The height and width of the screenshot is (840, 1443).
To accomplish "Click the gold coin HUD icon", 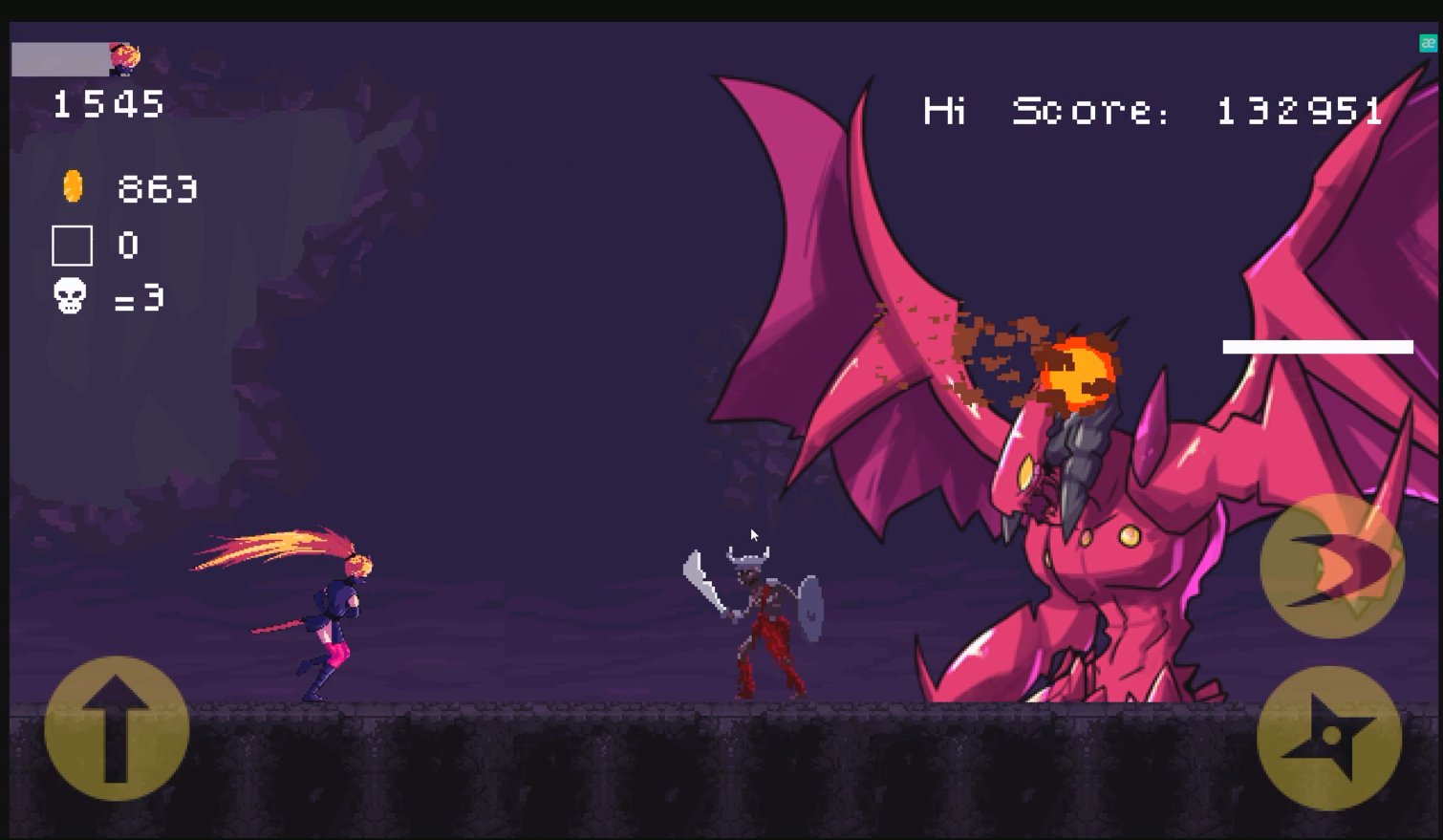I will pos(71,187).
